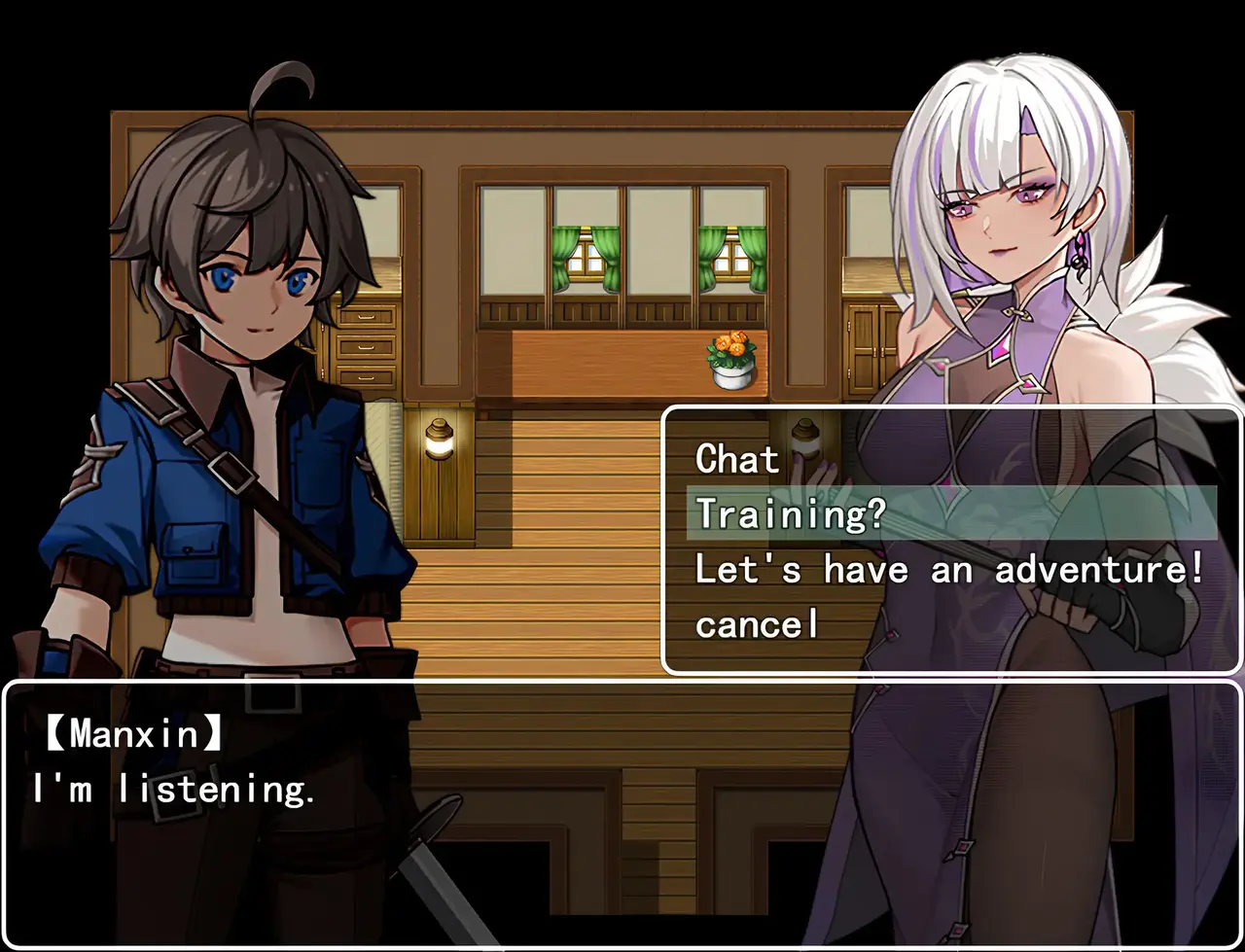
Task: Choose the Chat dialogue option
Action: [738, 459]
